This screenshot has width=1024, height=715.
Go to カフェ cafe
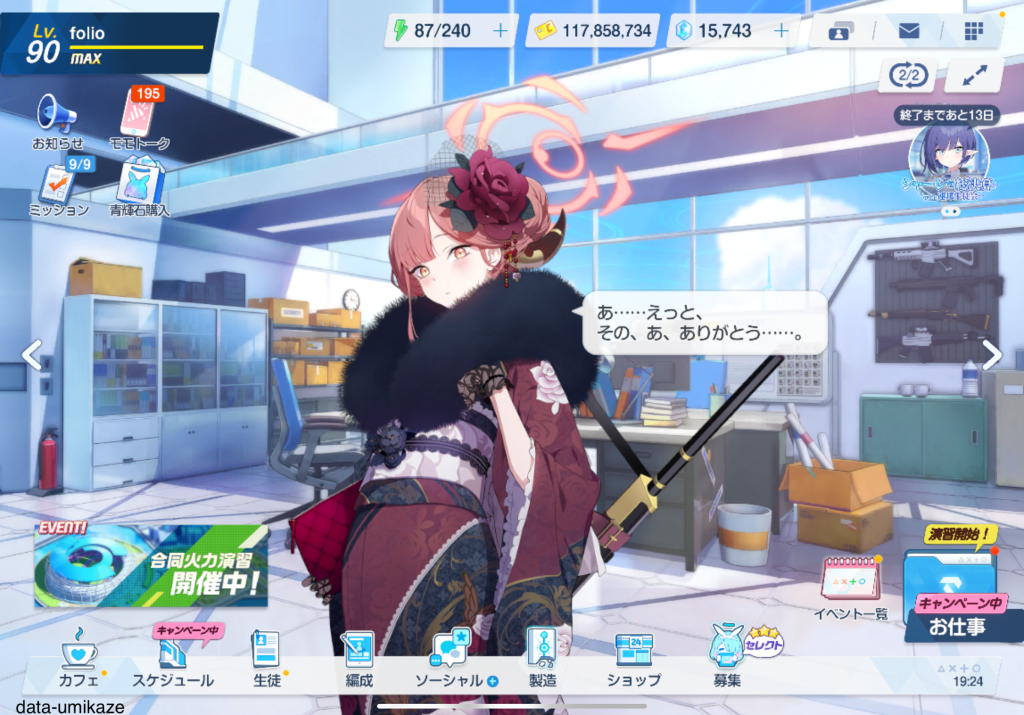point(79,658)
